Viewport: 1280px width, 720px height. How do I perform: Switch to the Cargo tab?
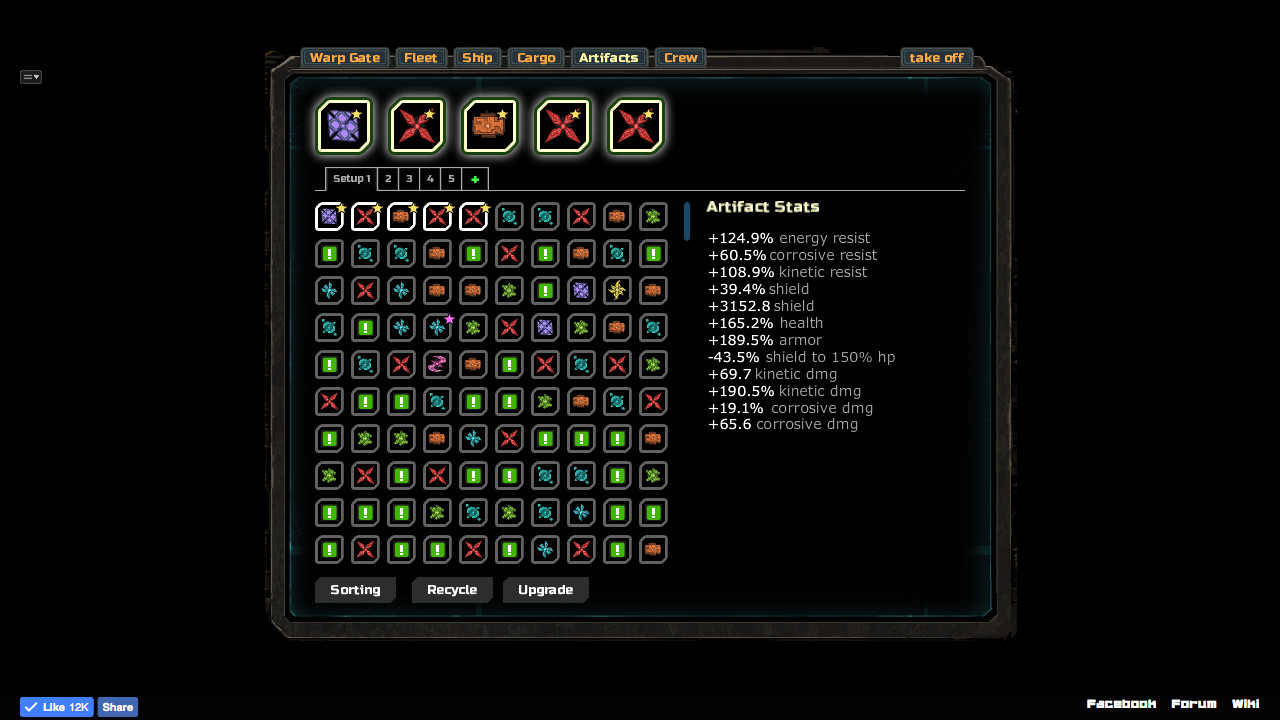536,57
